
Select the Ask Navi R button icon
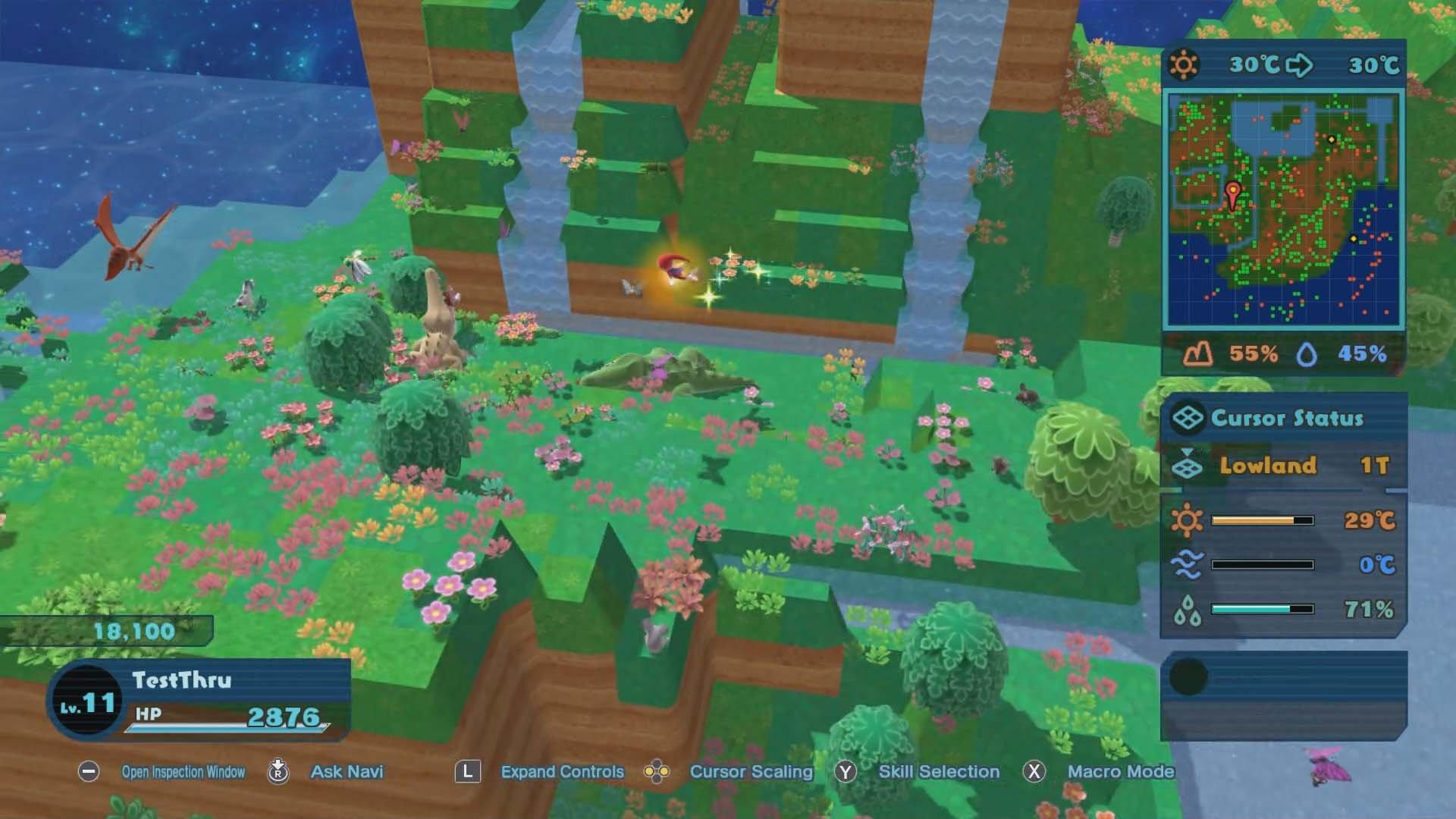(278, 771)
